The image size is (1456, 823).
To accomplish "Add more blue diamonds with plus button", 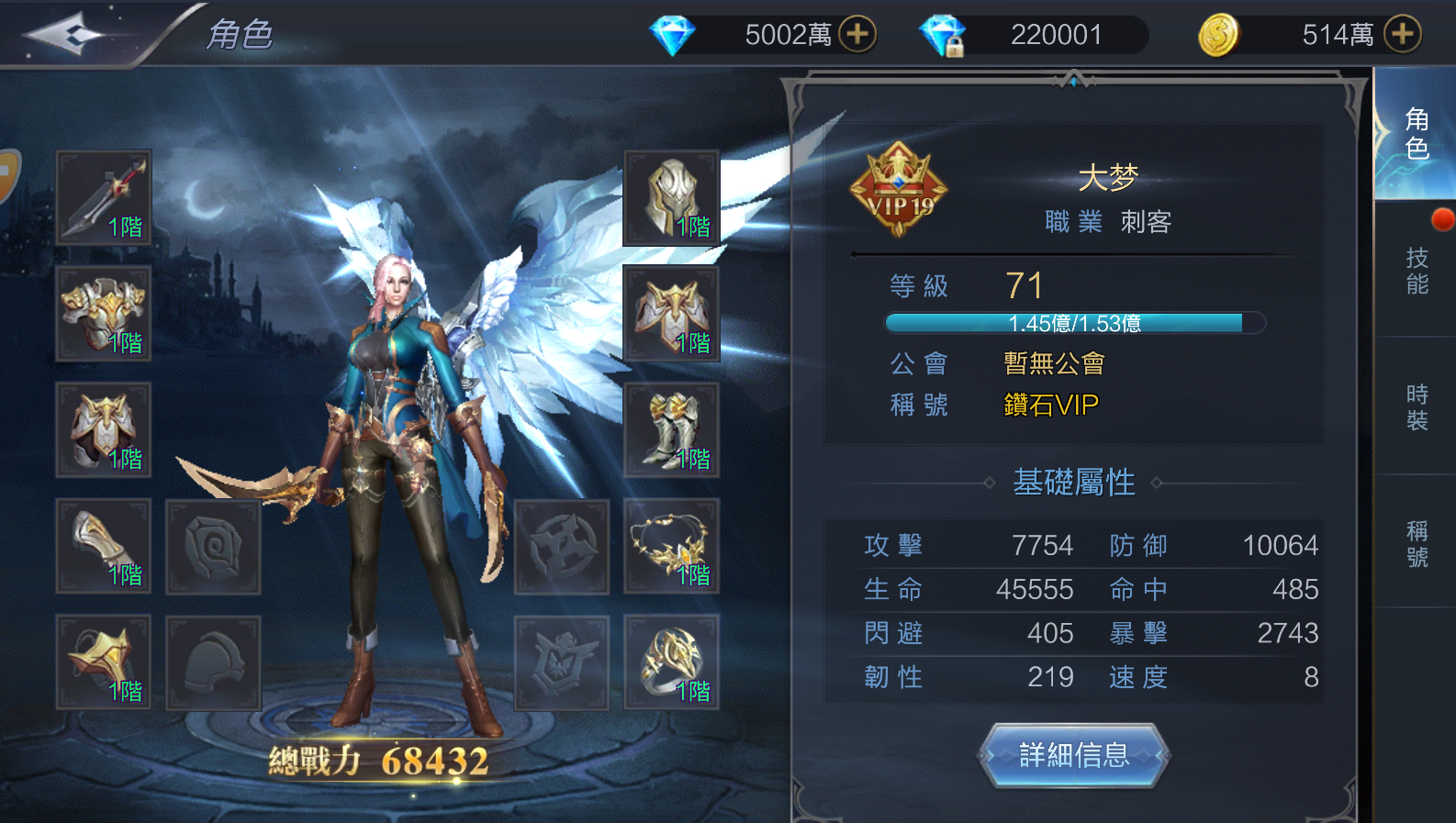I will (857, 35).
